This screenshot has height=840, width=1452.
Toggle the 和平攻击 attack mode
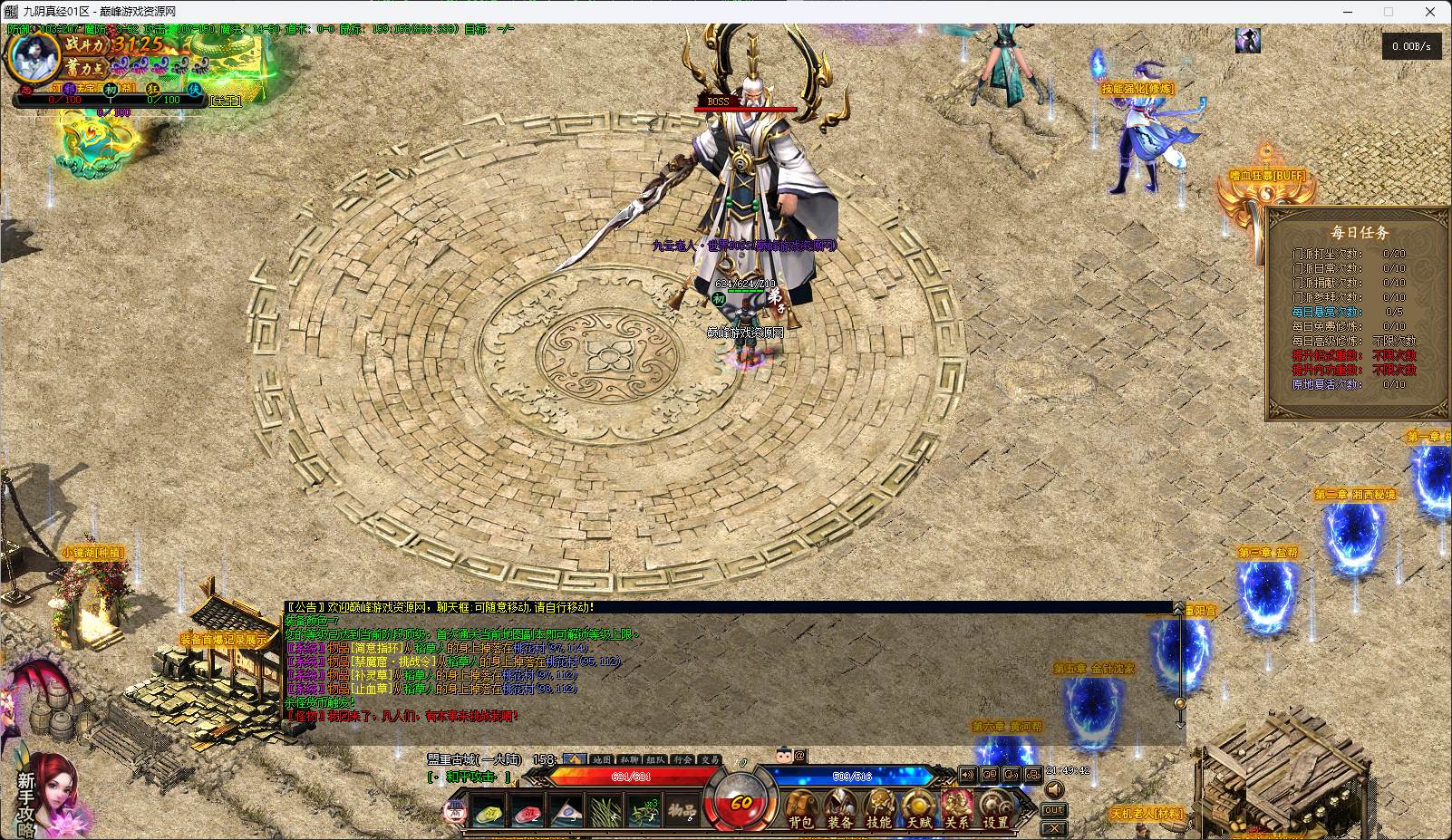[x=470, y=777]
